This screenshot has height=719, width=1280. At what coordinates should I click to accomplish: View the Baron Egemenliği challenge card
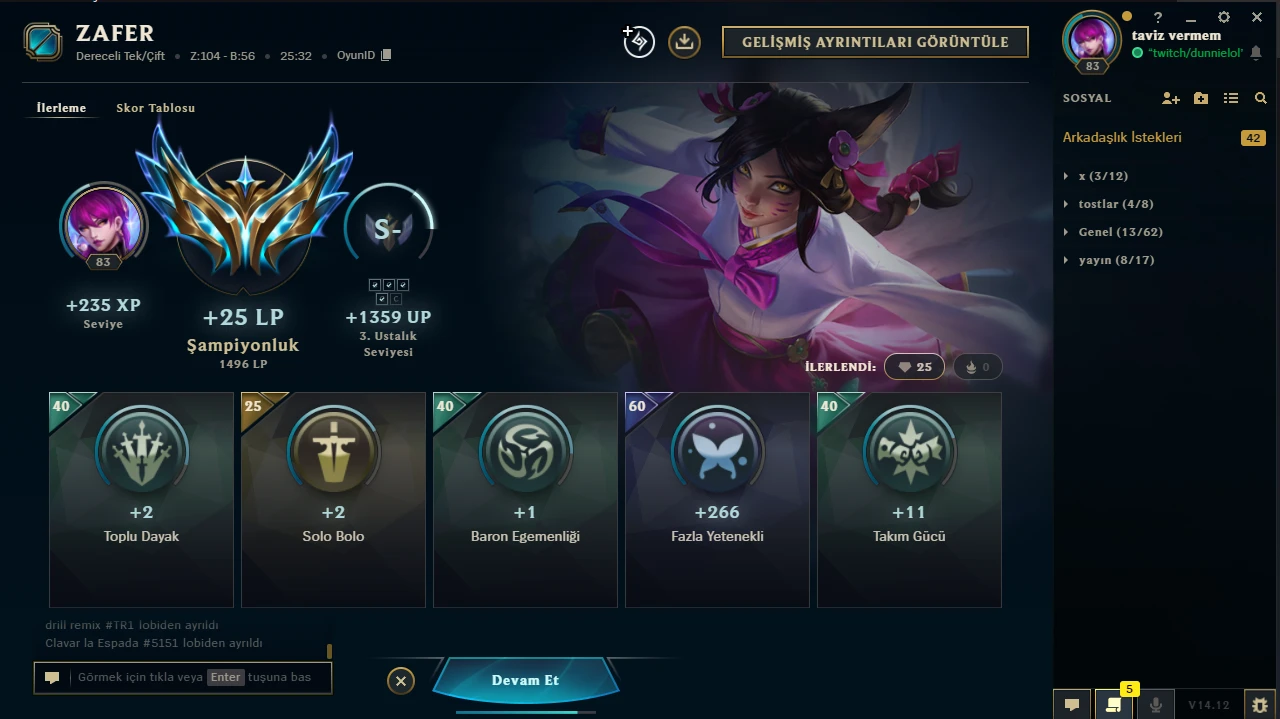(525, 499)
